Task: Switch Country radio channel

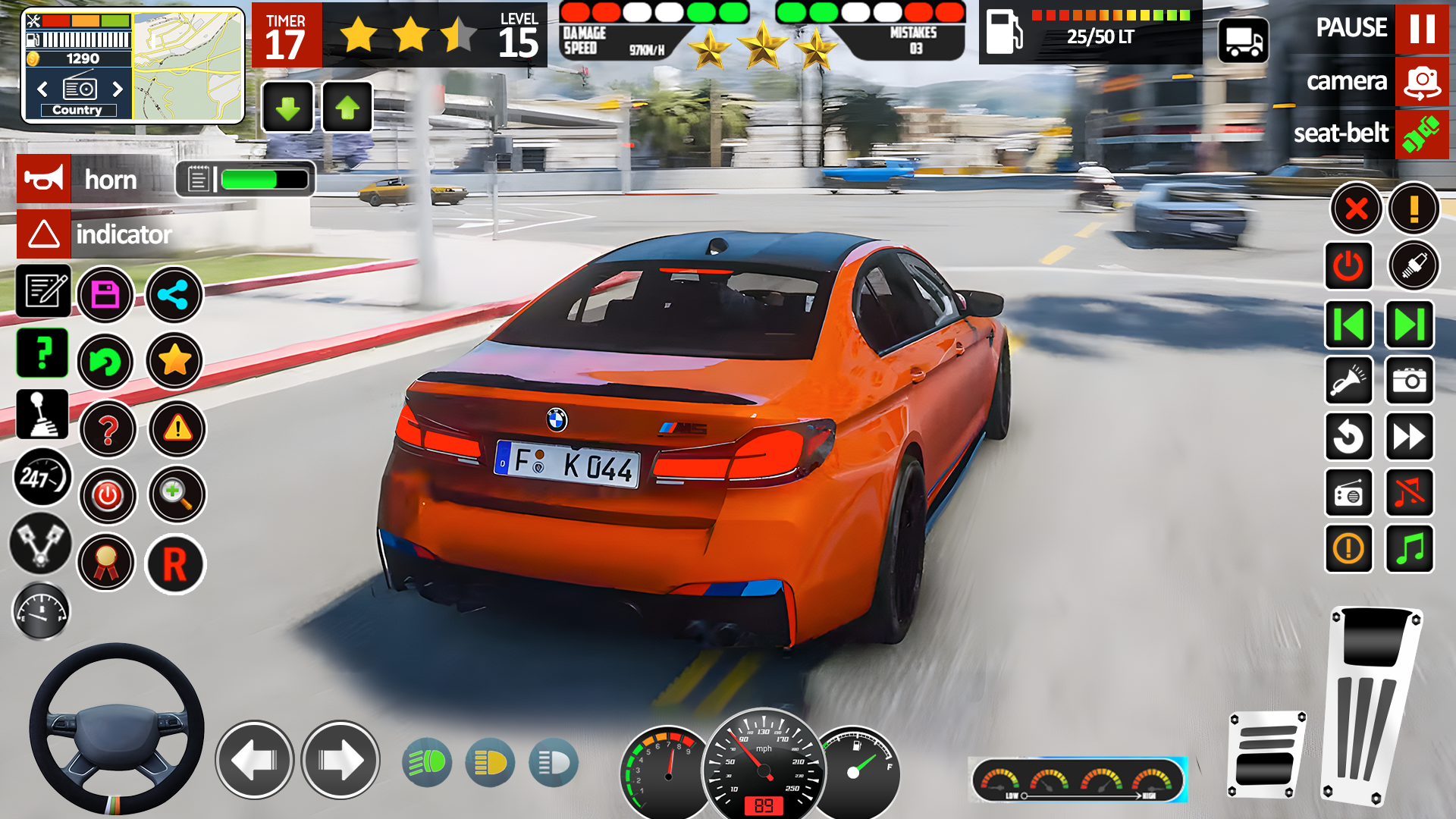Action: 78,110
